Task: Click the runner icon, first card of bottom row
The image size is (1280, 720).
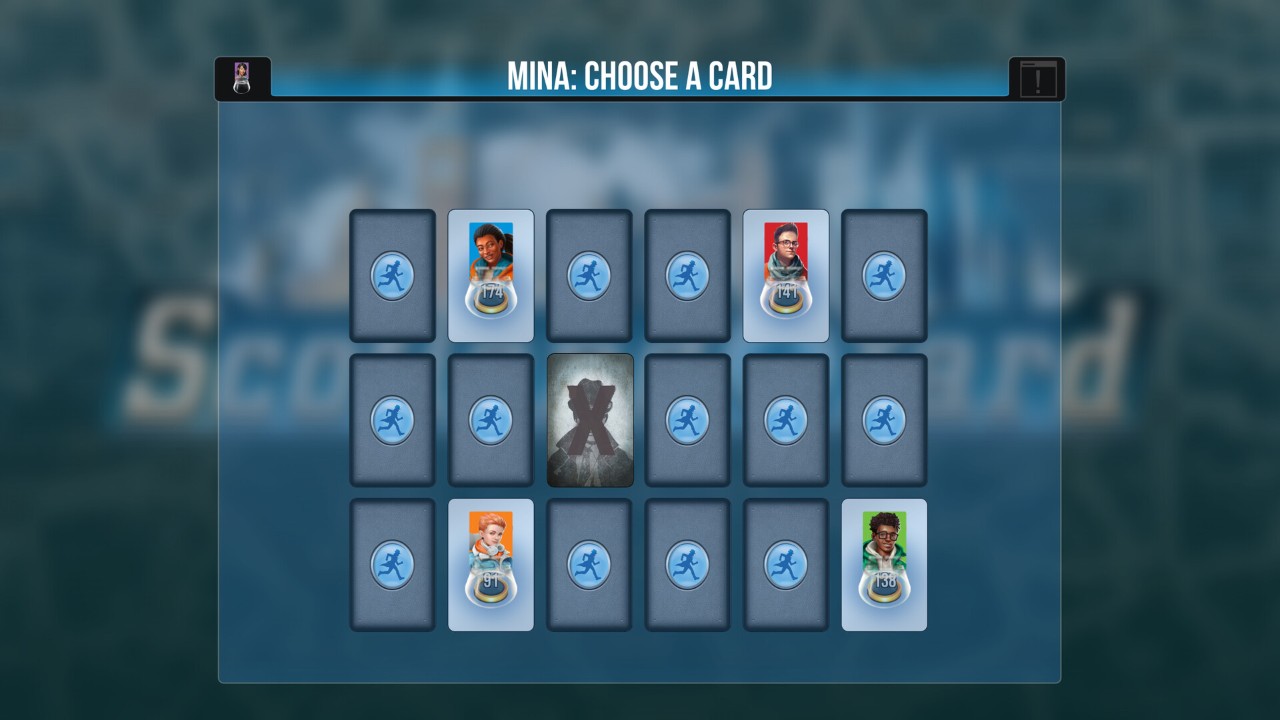Action: [392, 565]
